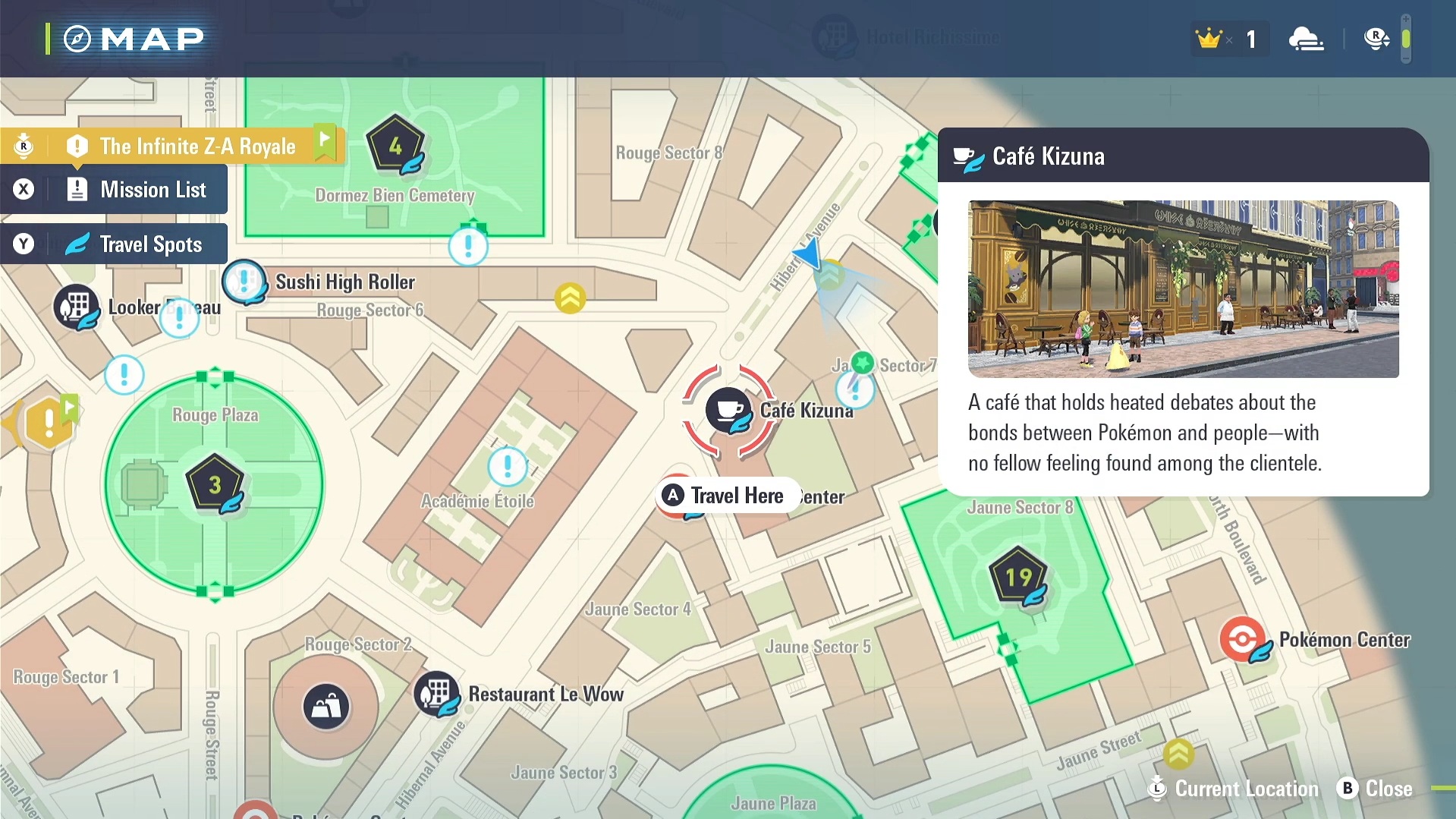The height and width of the screenshot is (819, 1456).
Task: Click the Académie Étoile exclamation marker
Action: [x=508, y=465]
